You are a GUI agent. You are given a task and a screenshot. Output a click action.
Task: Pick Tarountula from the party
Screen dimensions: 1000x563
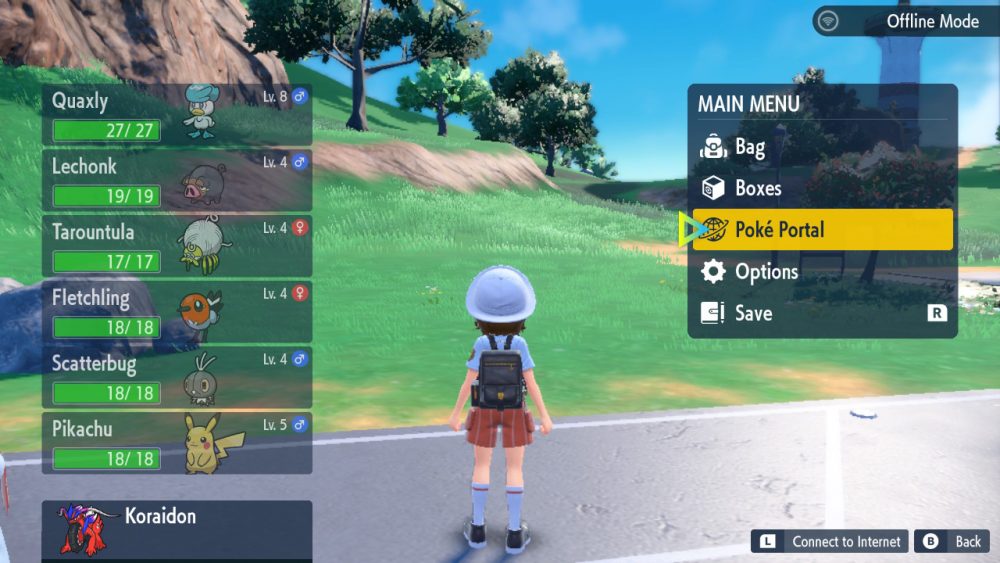[177, 245]
